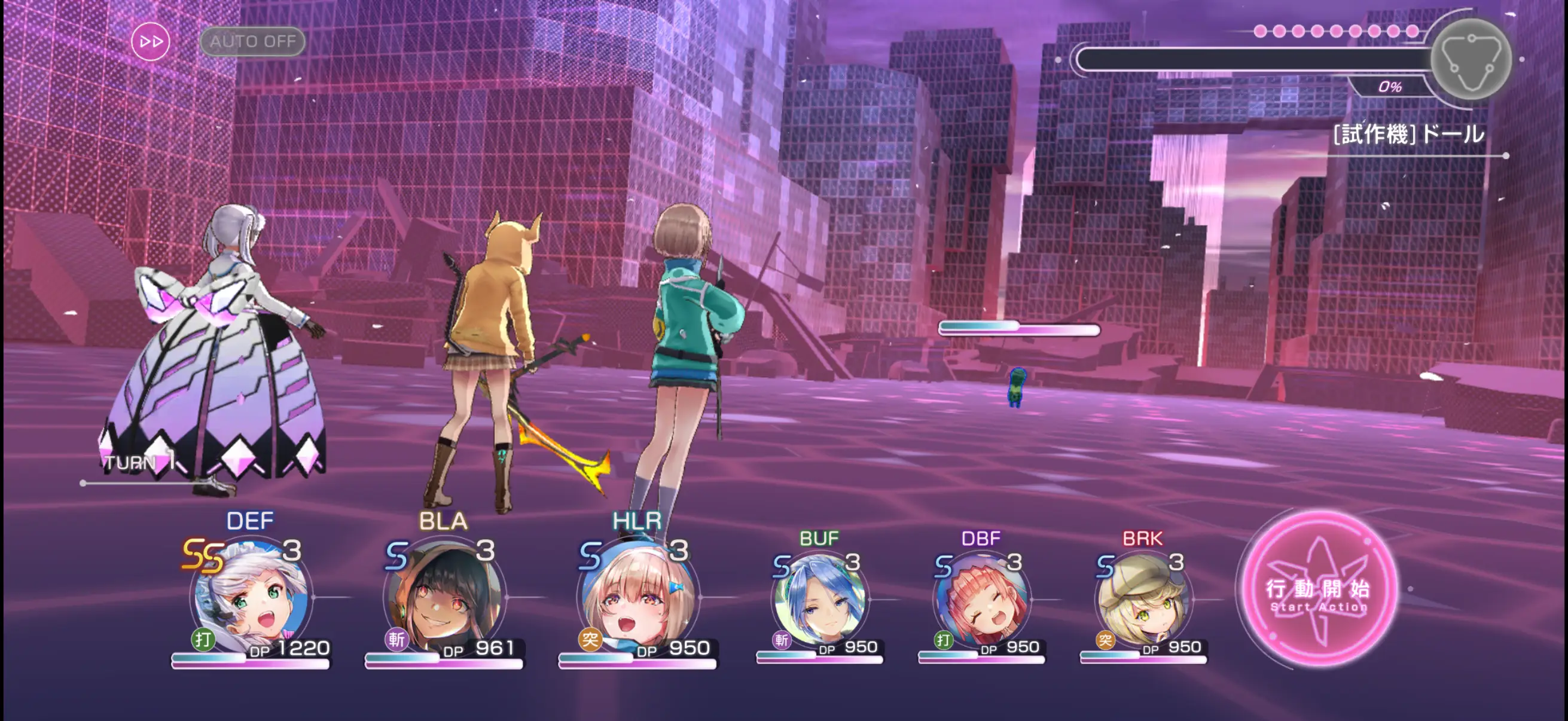The height and width of the screenshot is (721, 1568).
Task: Select the DEF silver-haired character portrait
Action: [x=251, y=597]
